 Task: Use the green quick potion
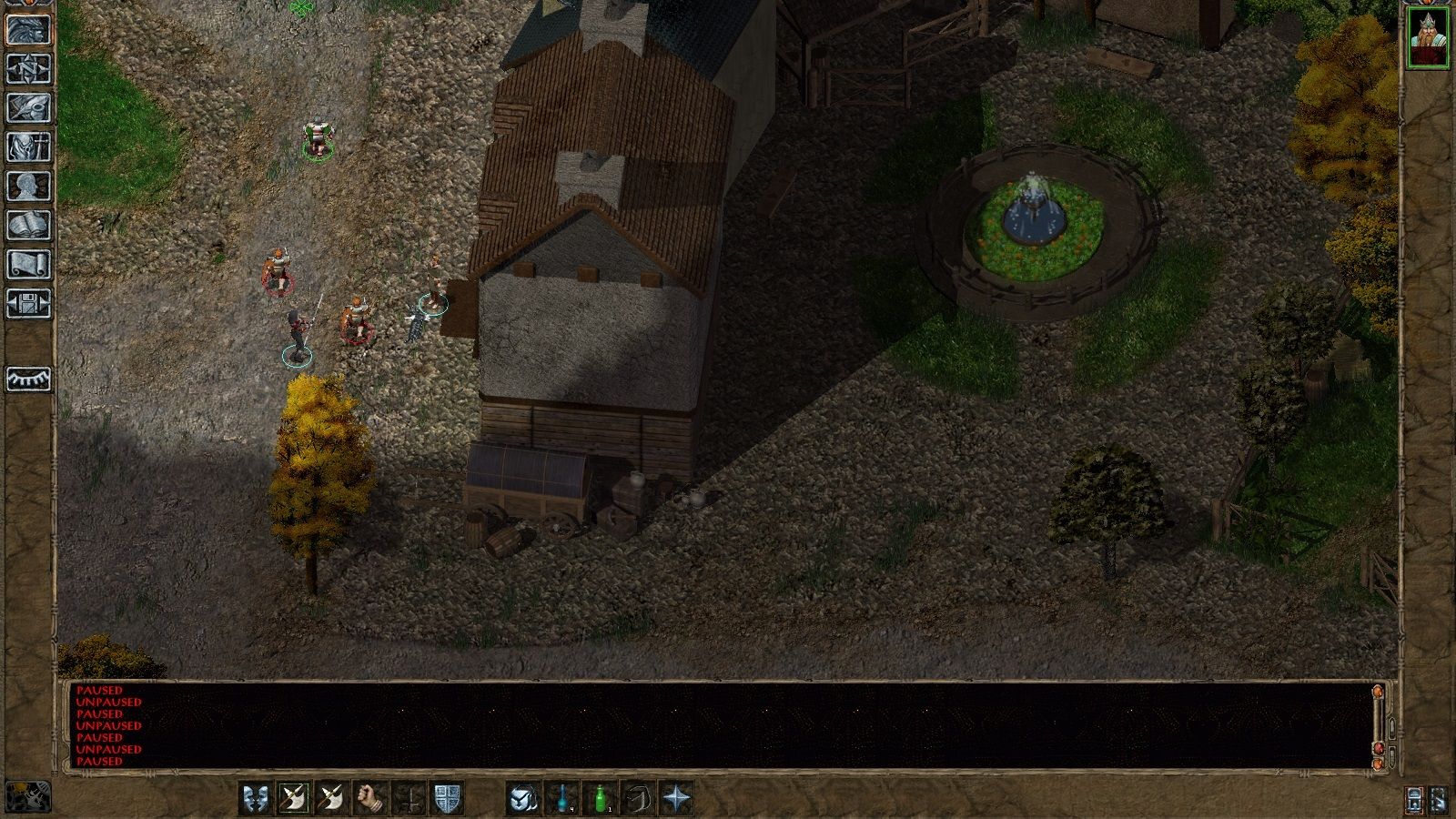601,799
